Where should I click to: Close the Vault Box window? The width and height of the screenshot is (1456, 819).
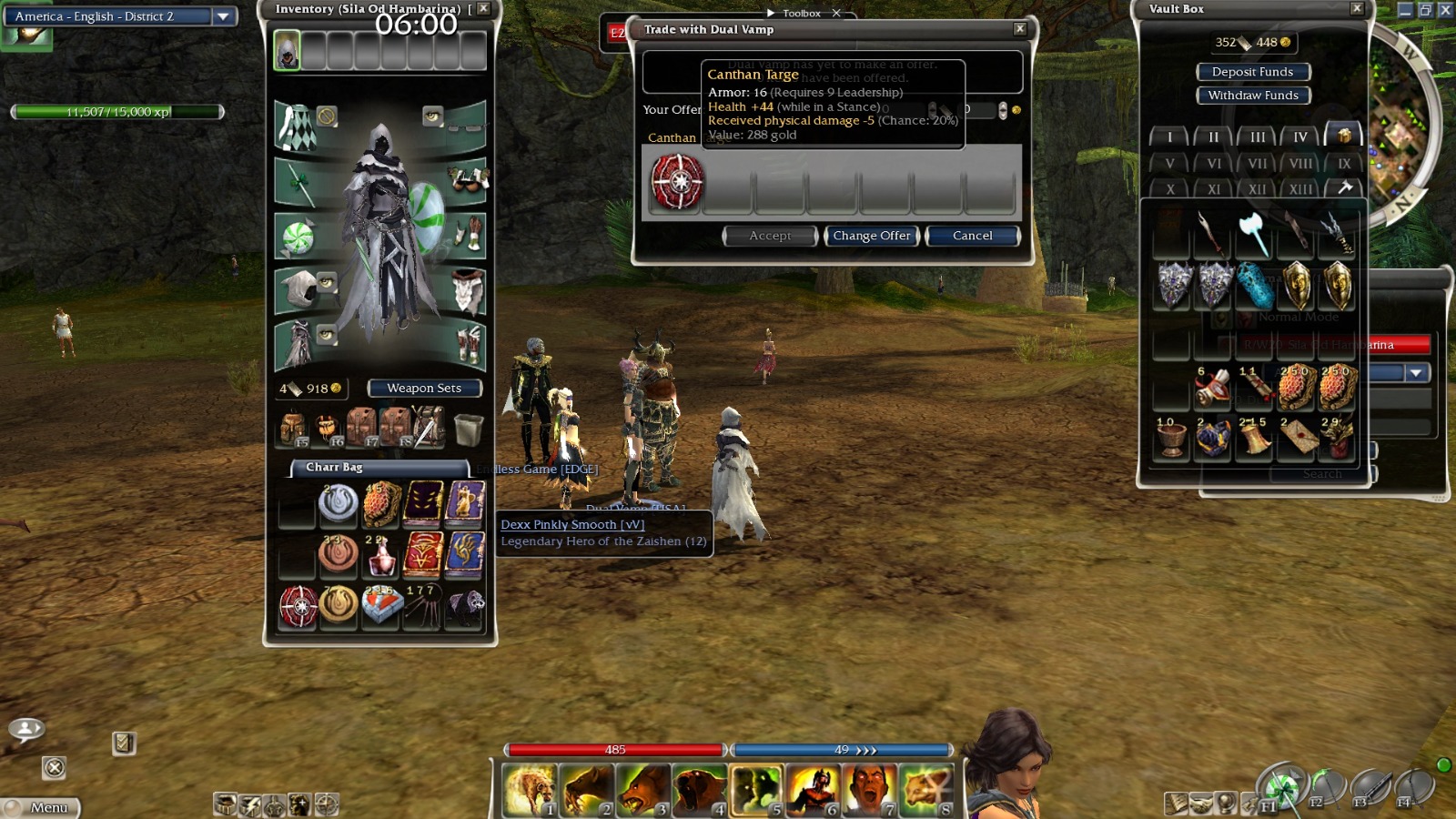[1357, 8]
